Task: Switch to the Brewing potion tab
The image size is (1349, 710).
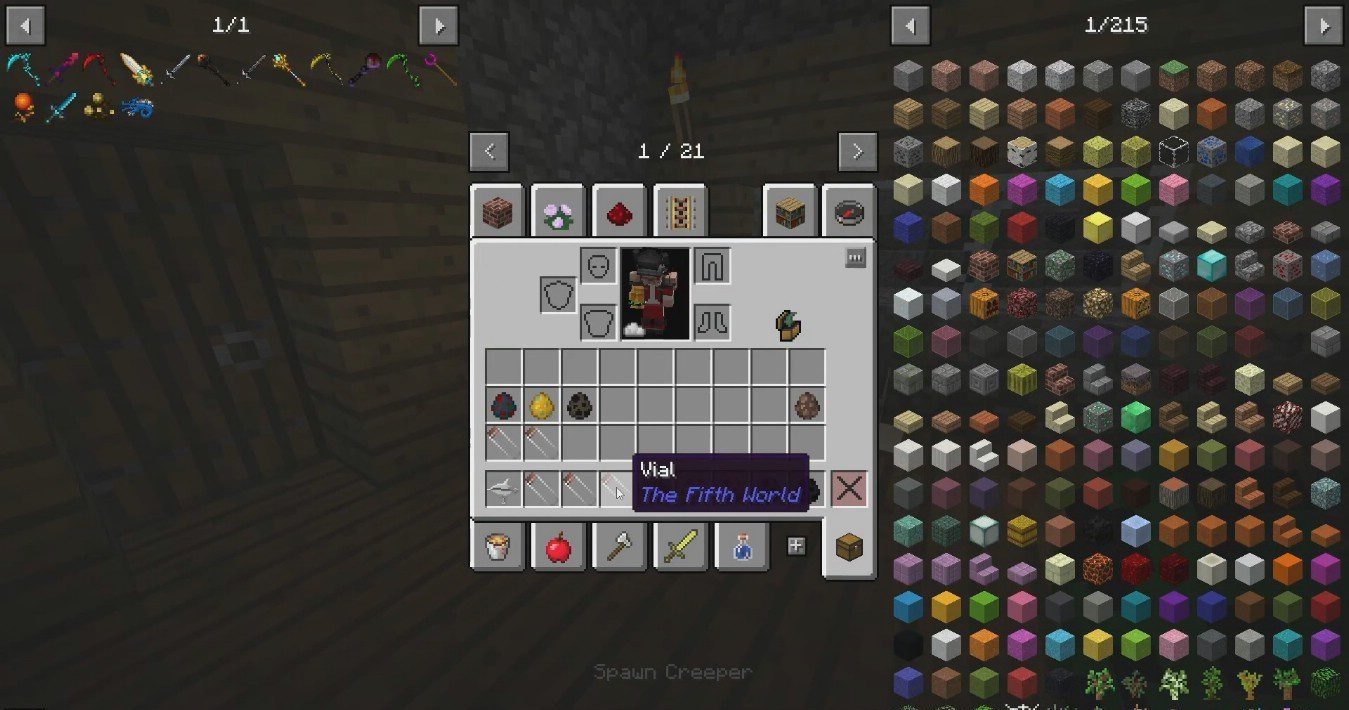Action: 741,547
